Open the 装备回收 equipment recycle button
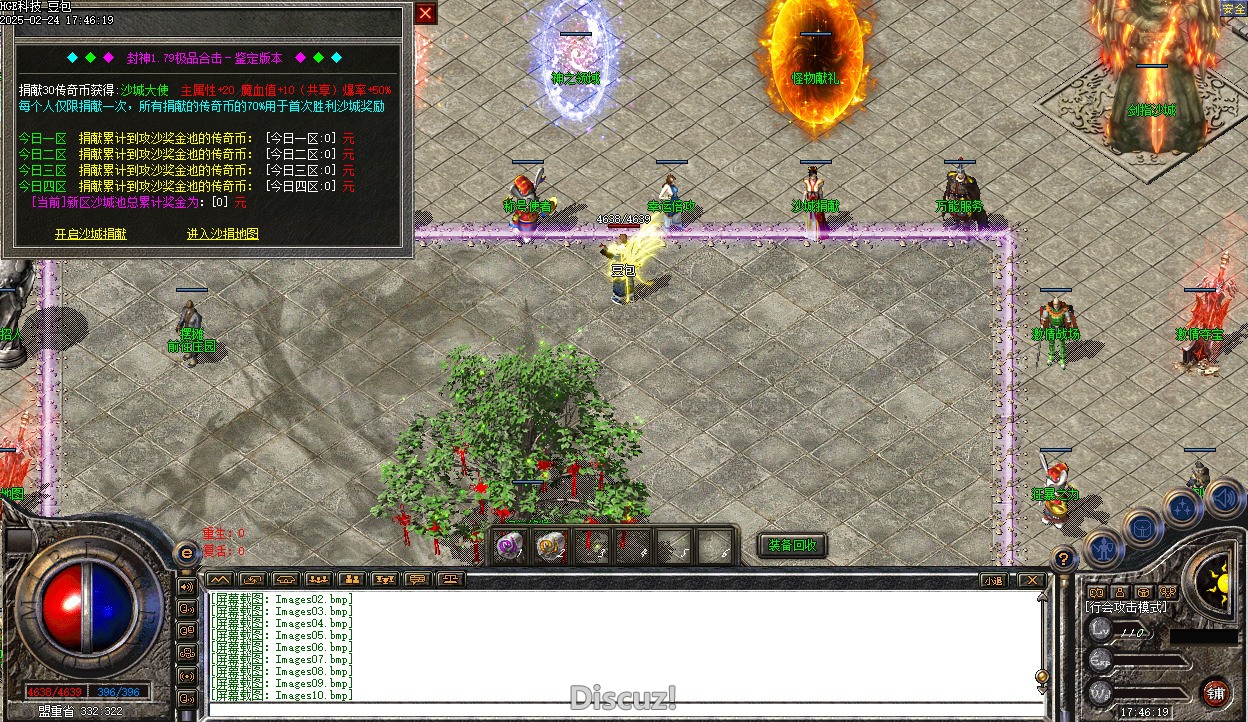This screenshot has width=1248, height=722. point(792,545)
